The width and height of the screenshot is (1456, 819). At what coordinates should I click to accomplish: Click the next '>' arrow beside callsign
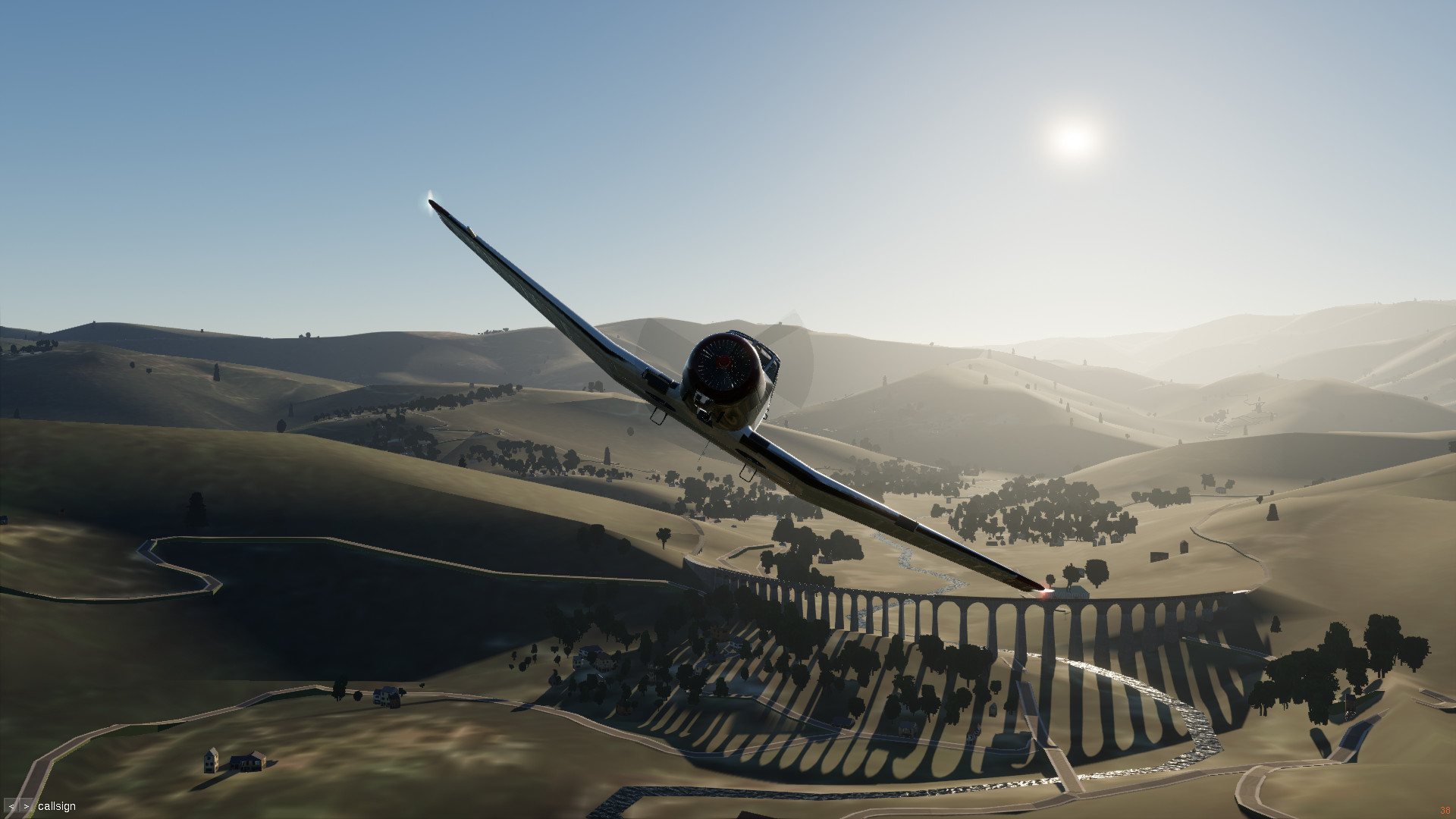point(27,806)
